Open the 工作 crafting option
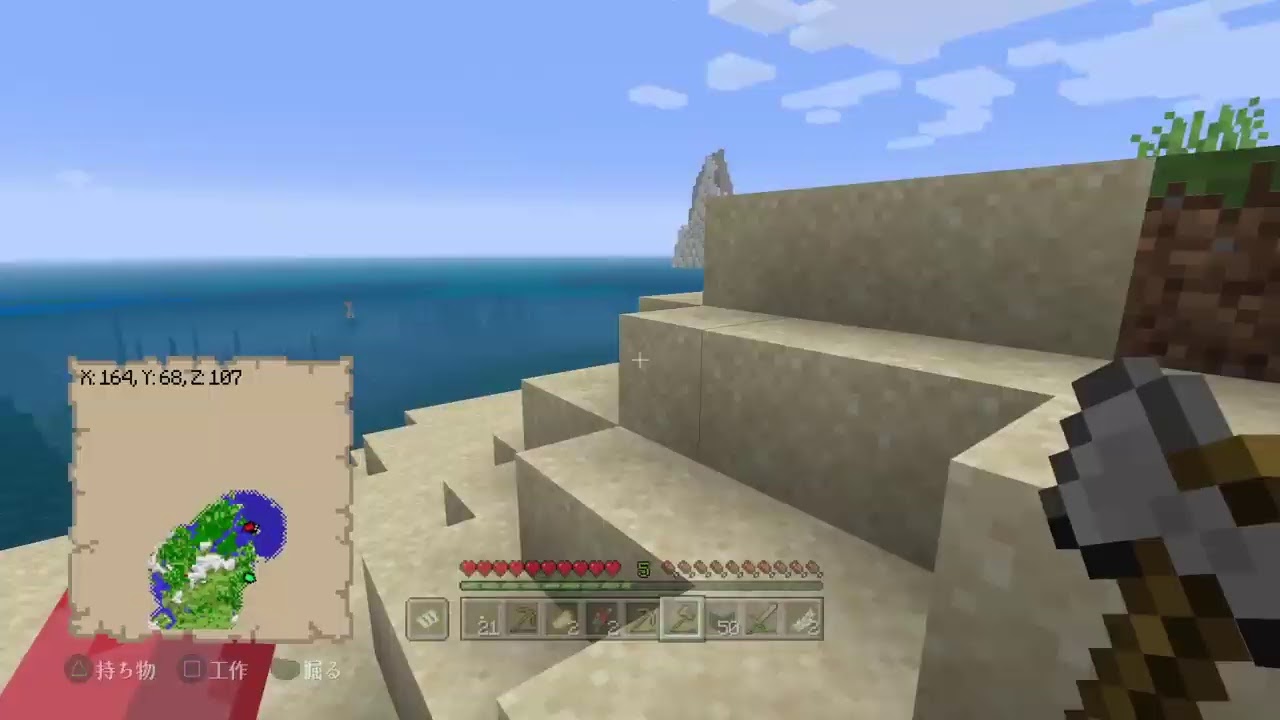 point(229,671)
